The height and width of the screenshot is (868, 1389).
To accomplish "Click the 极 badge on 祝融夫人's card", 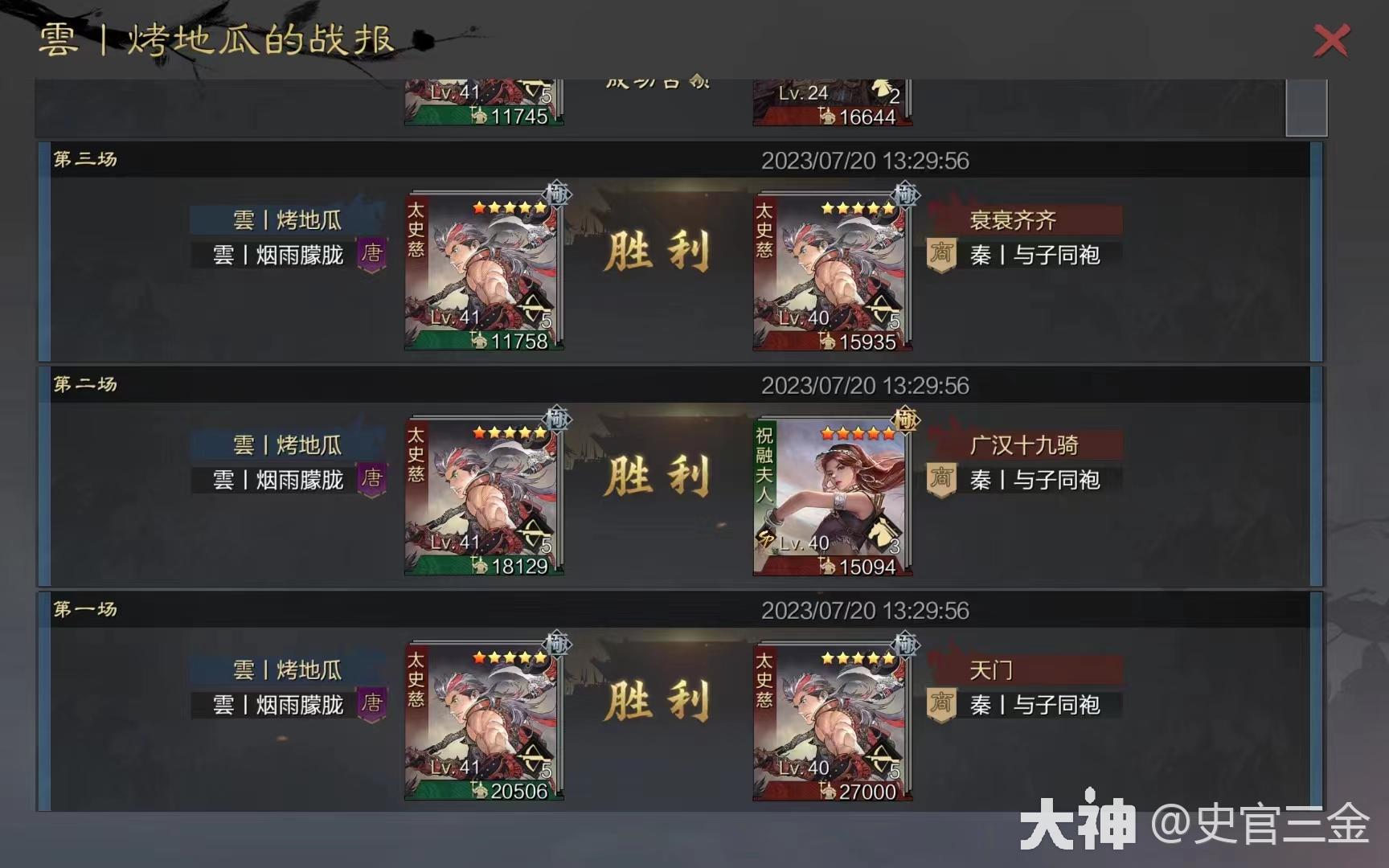I will point(903,420).
